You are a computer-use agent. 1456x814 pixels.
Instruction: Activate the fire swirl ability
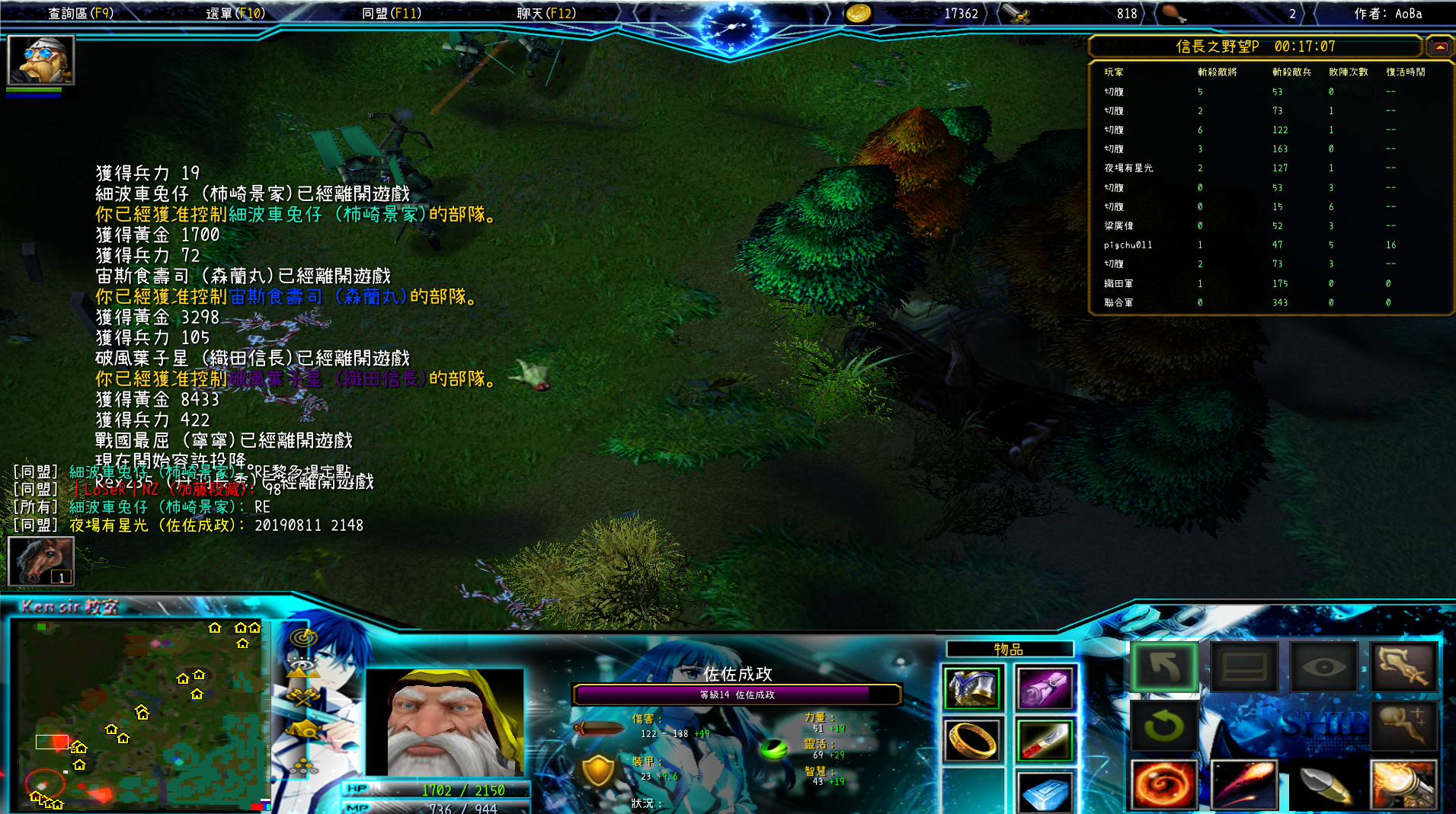click(1163, 784)
